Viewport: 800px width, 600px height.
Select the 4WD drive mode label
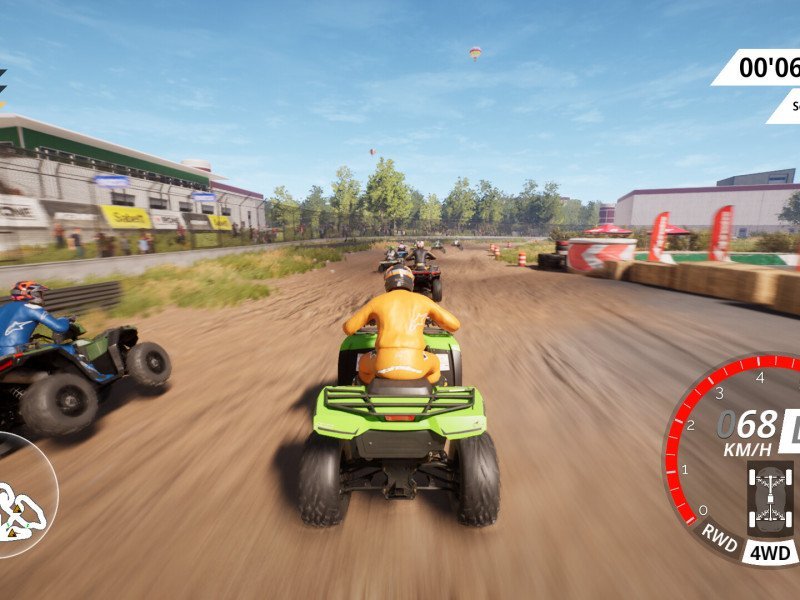770,552
